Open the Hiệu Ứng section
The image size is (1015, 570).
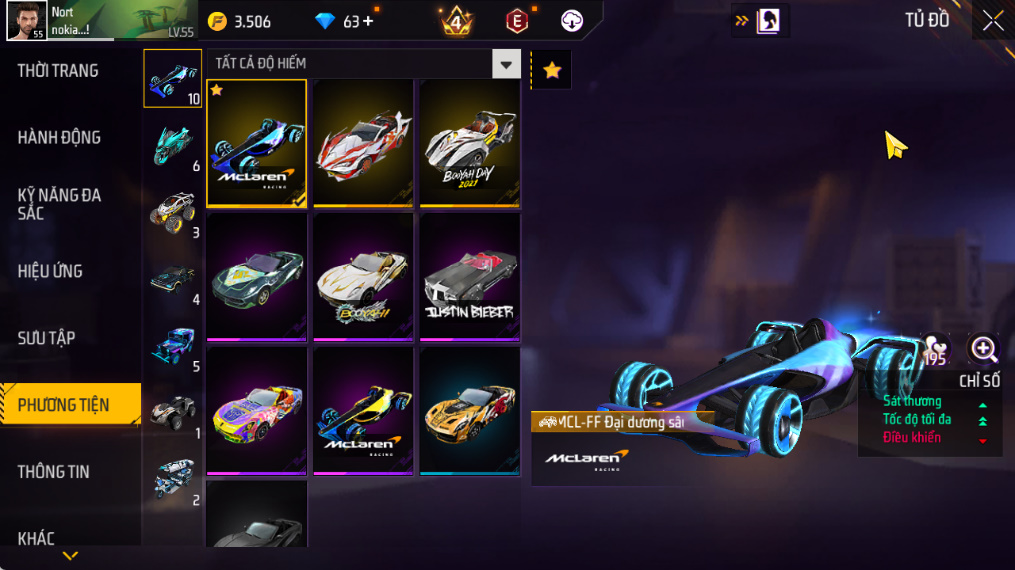(x=50, y=271)
